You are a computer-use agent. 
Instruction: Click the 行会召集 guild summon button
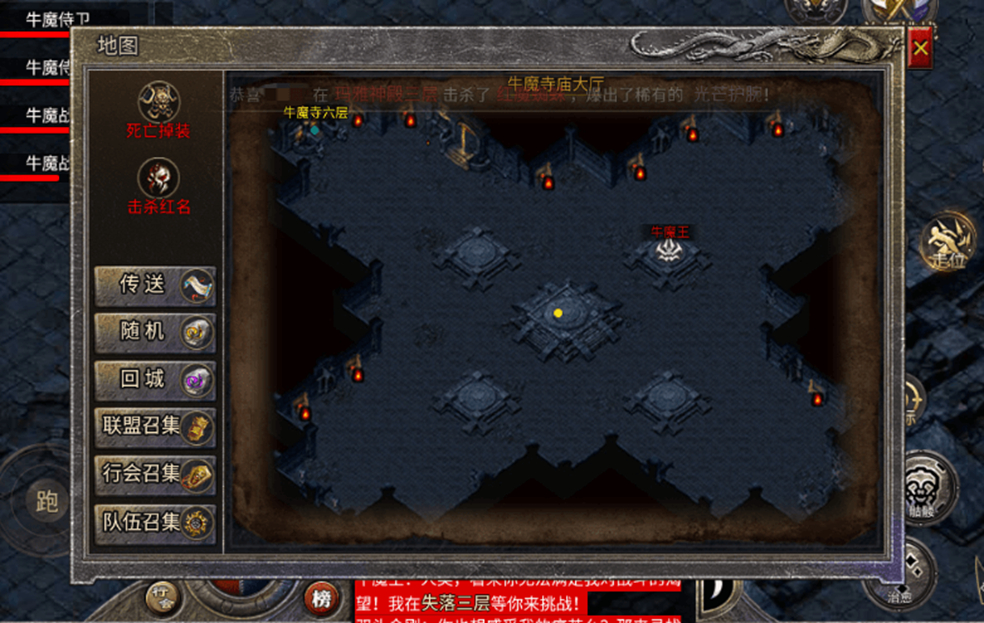(x=155, y=474)
